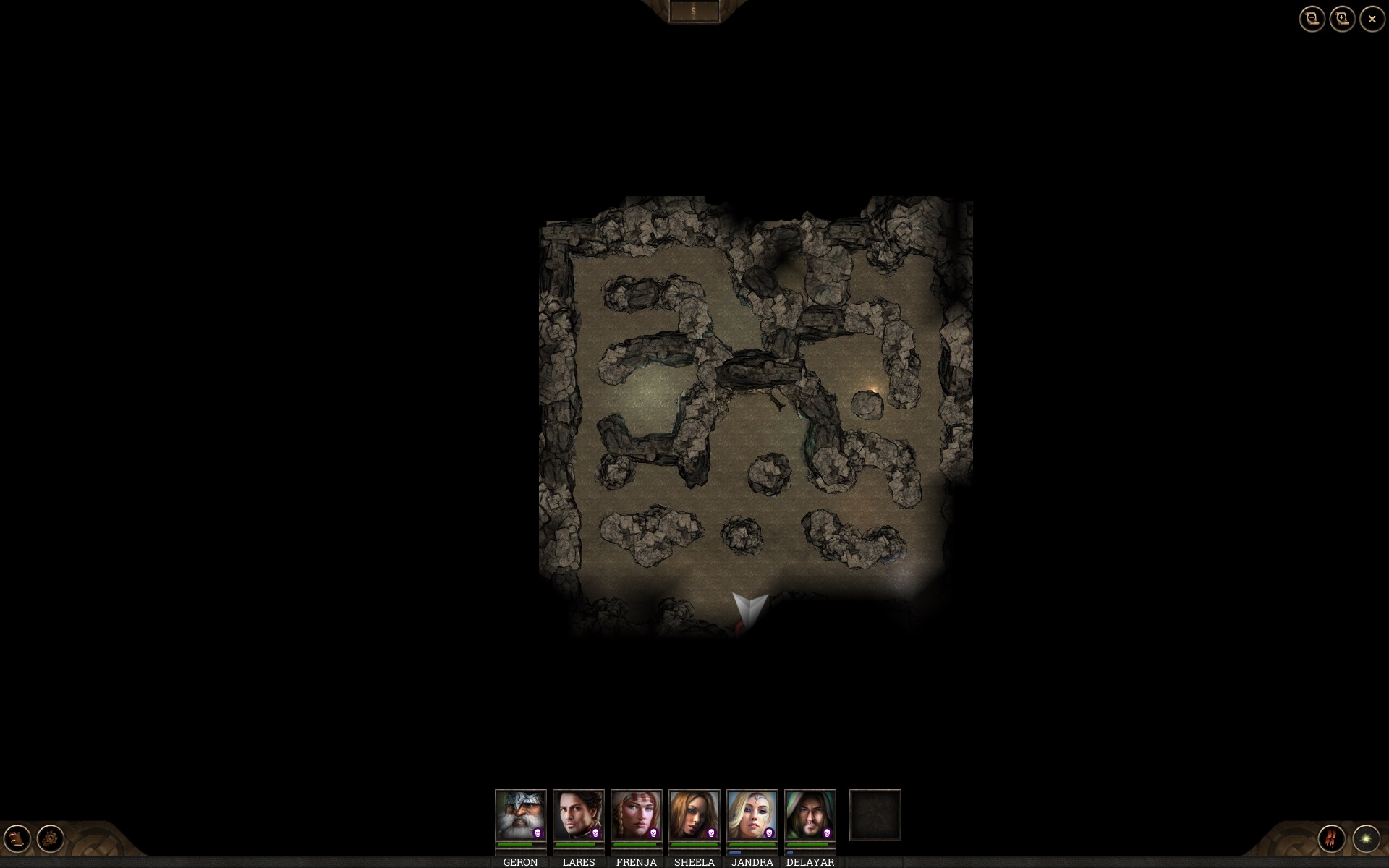The width and height of the screenshot is (1389, 868).
Task: Select Frenja's character portrait
Action: (x=636, y=814)
